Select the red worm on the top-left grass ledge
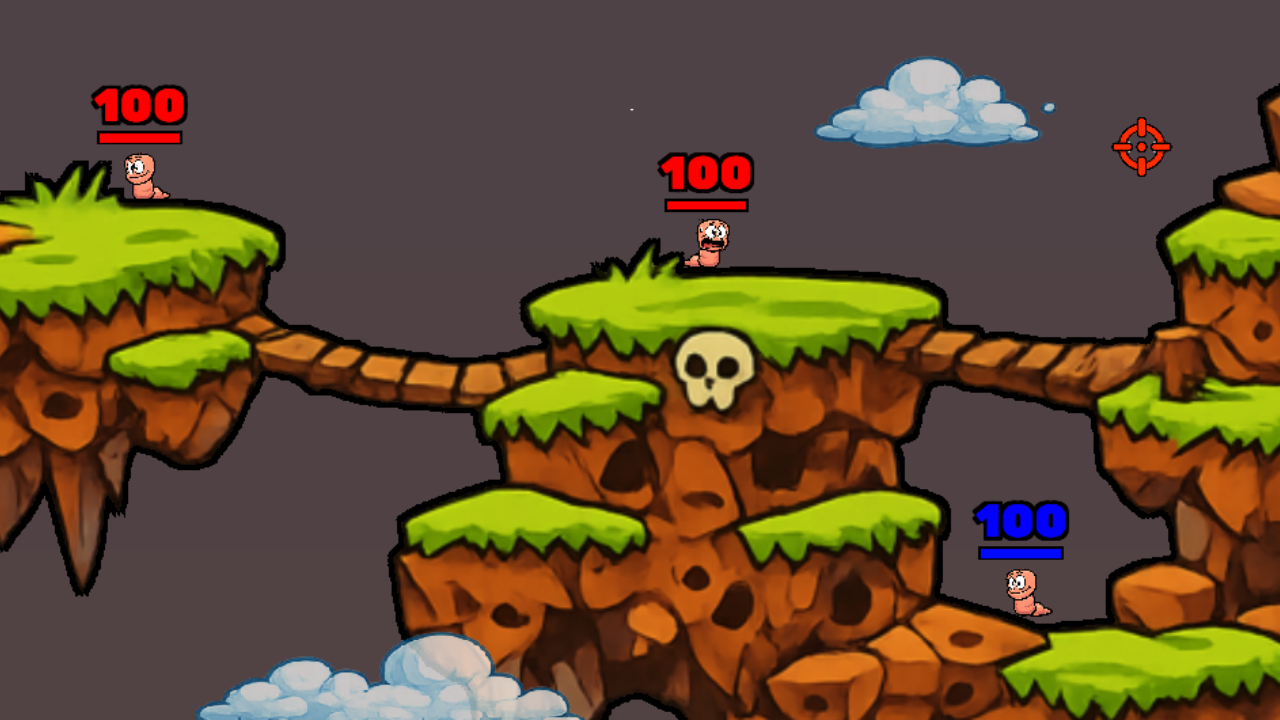The image size is (1280, 720). click(140, 175)
